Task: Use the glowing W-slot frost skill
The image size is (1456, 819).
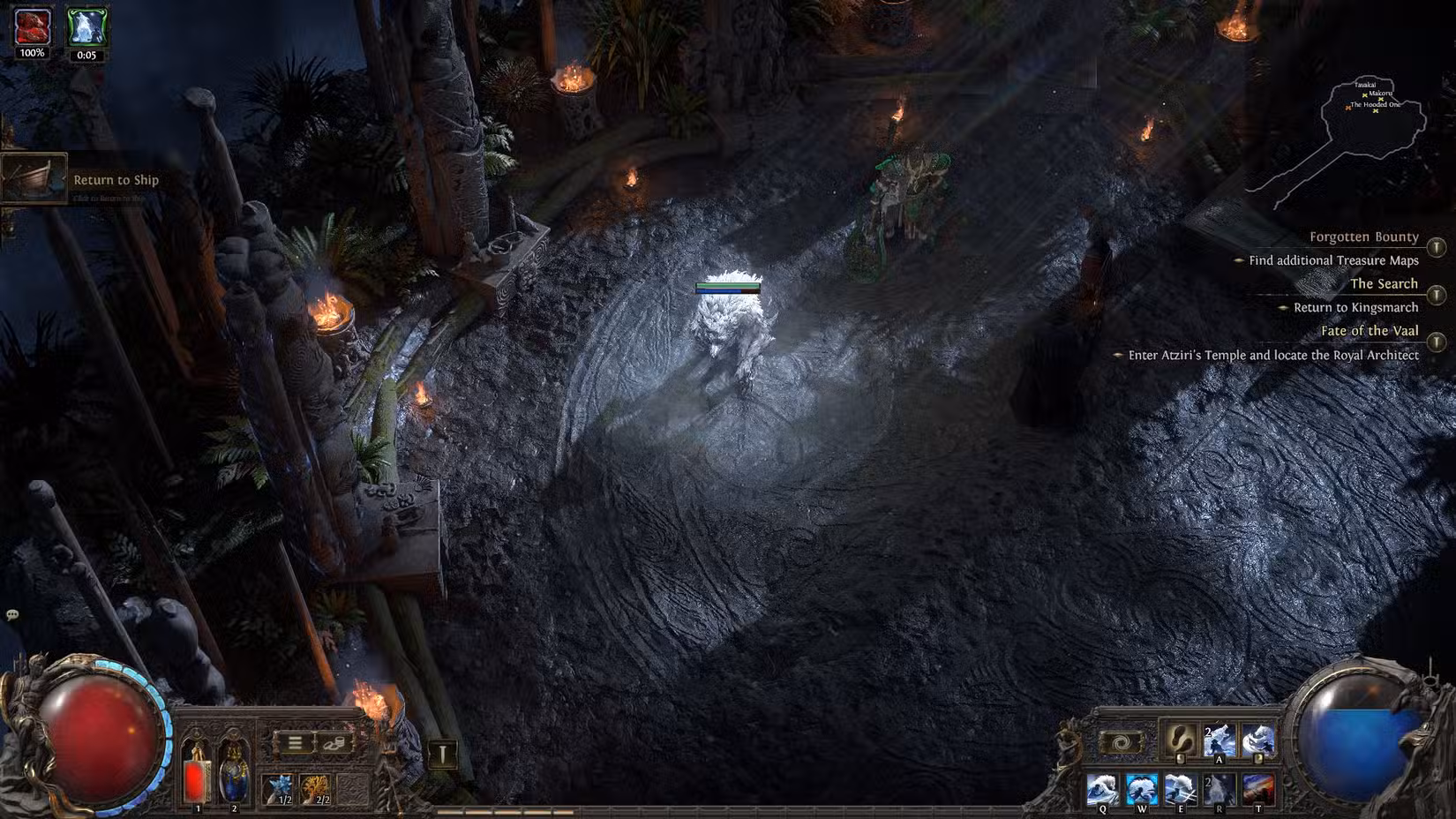Action: [x=1142, y=788]
